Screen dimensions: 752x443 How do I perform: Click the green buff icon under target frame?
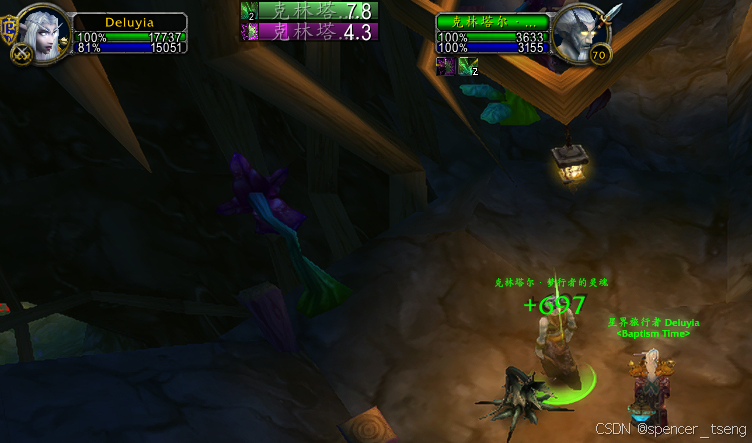point(467,66)
